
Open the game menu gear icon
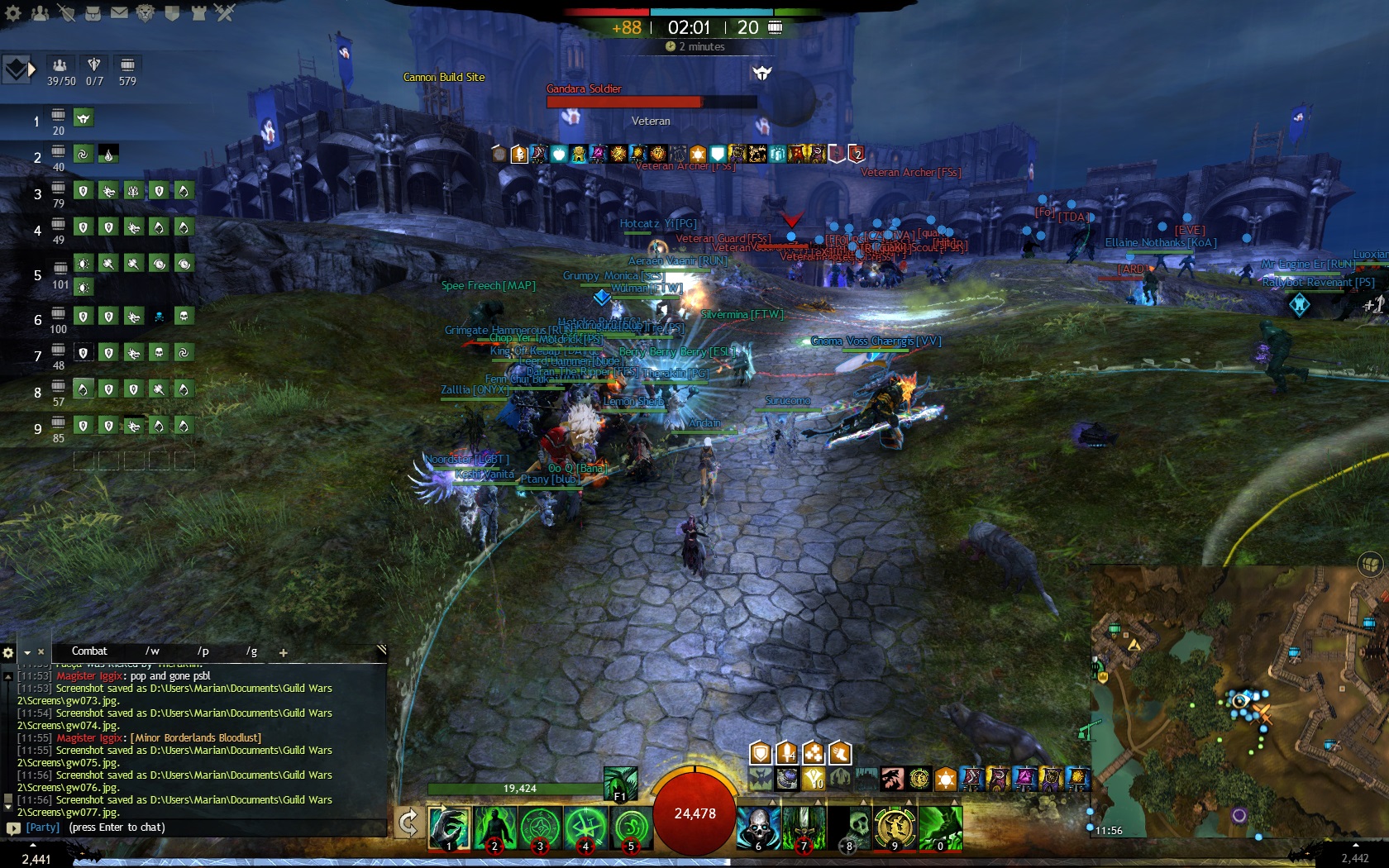pyautogui.click(x=13, y=12)
